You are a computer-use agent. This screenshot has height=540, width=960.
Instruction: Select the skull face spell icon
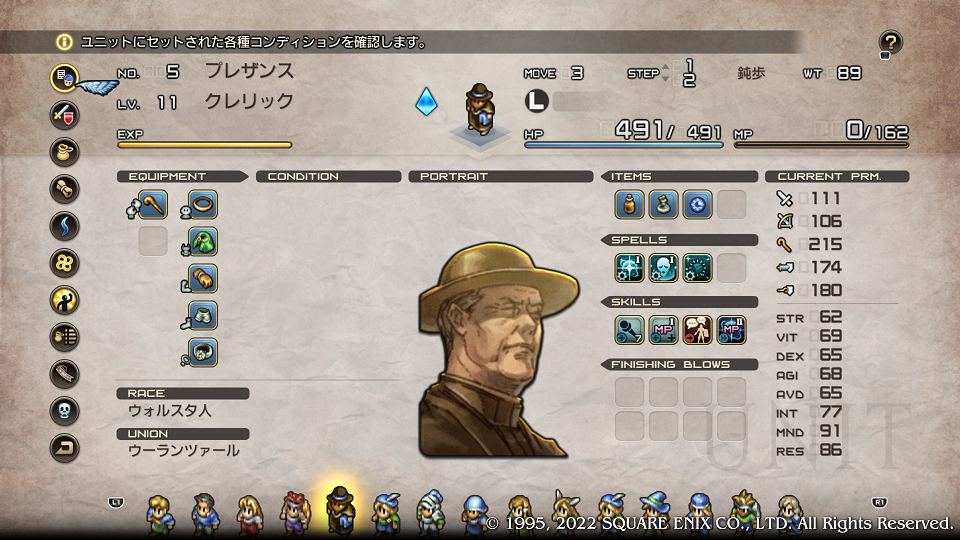(663, 267)
